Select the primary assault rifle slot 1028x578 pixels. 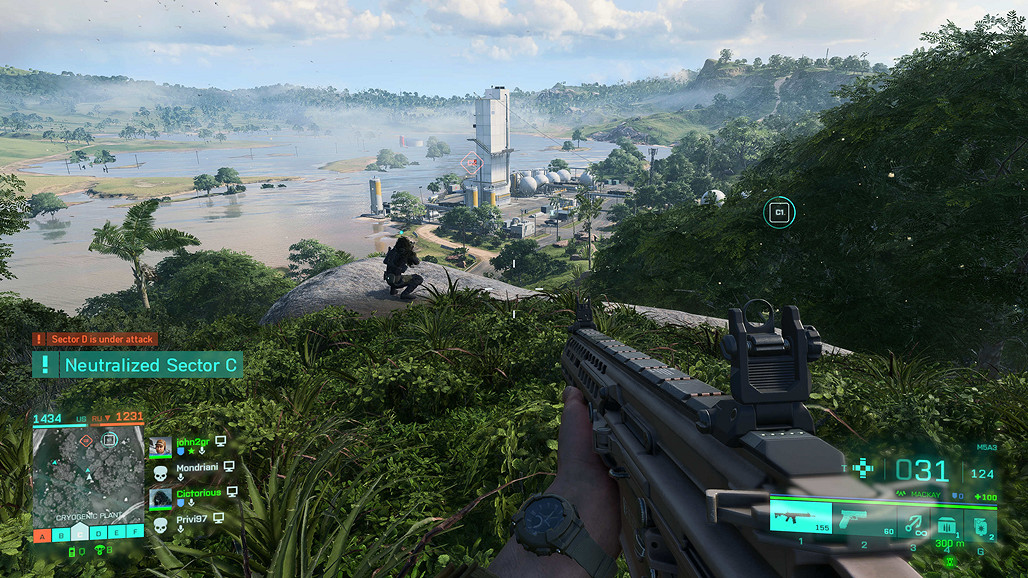799,517
